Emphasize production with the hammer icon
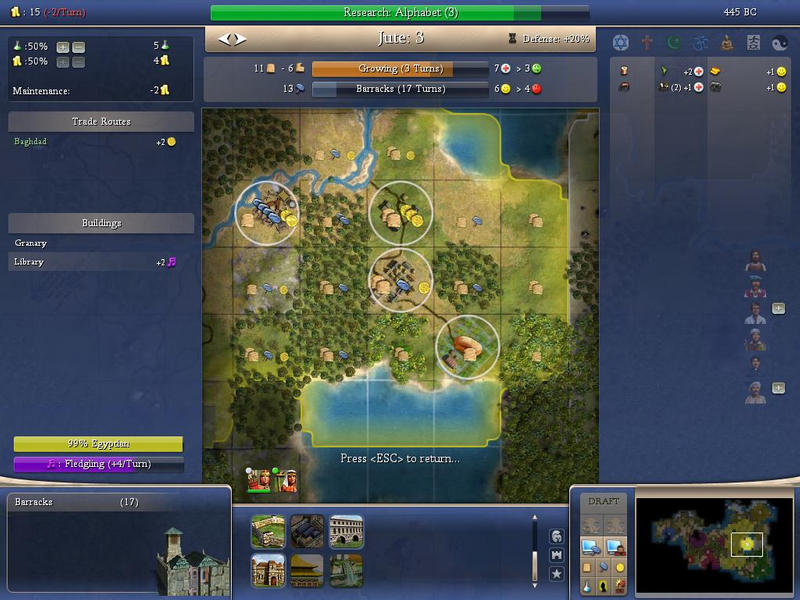 (606, 566)
